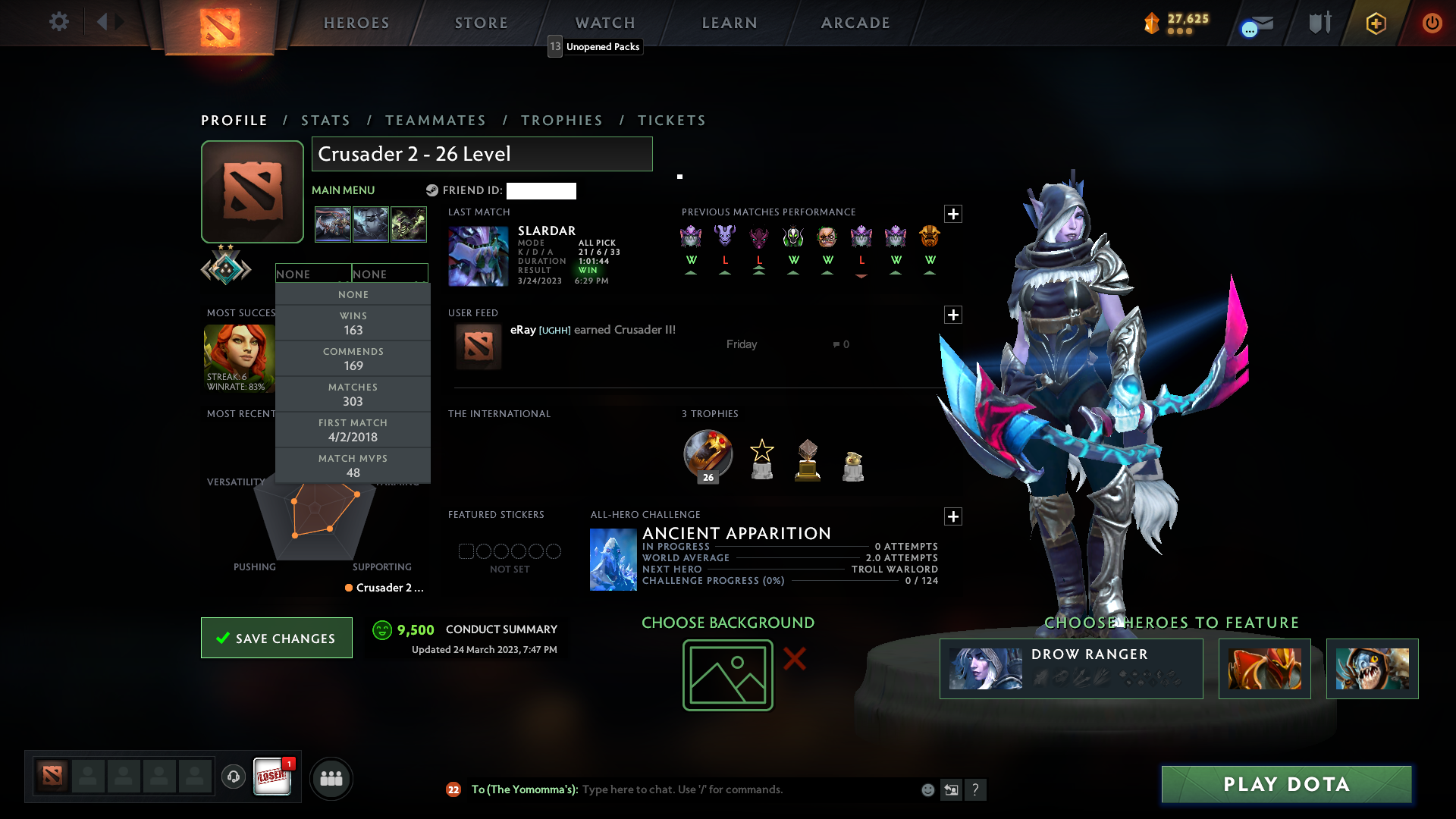
Task: Toggle off the profile background with red X
Action: (x=793, y=659)
